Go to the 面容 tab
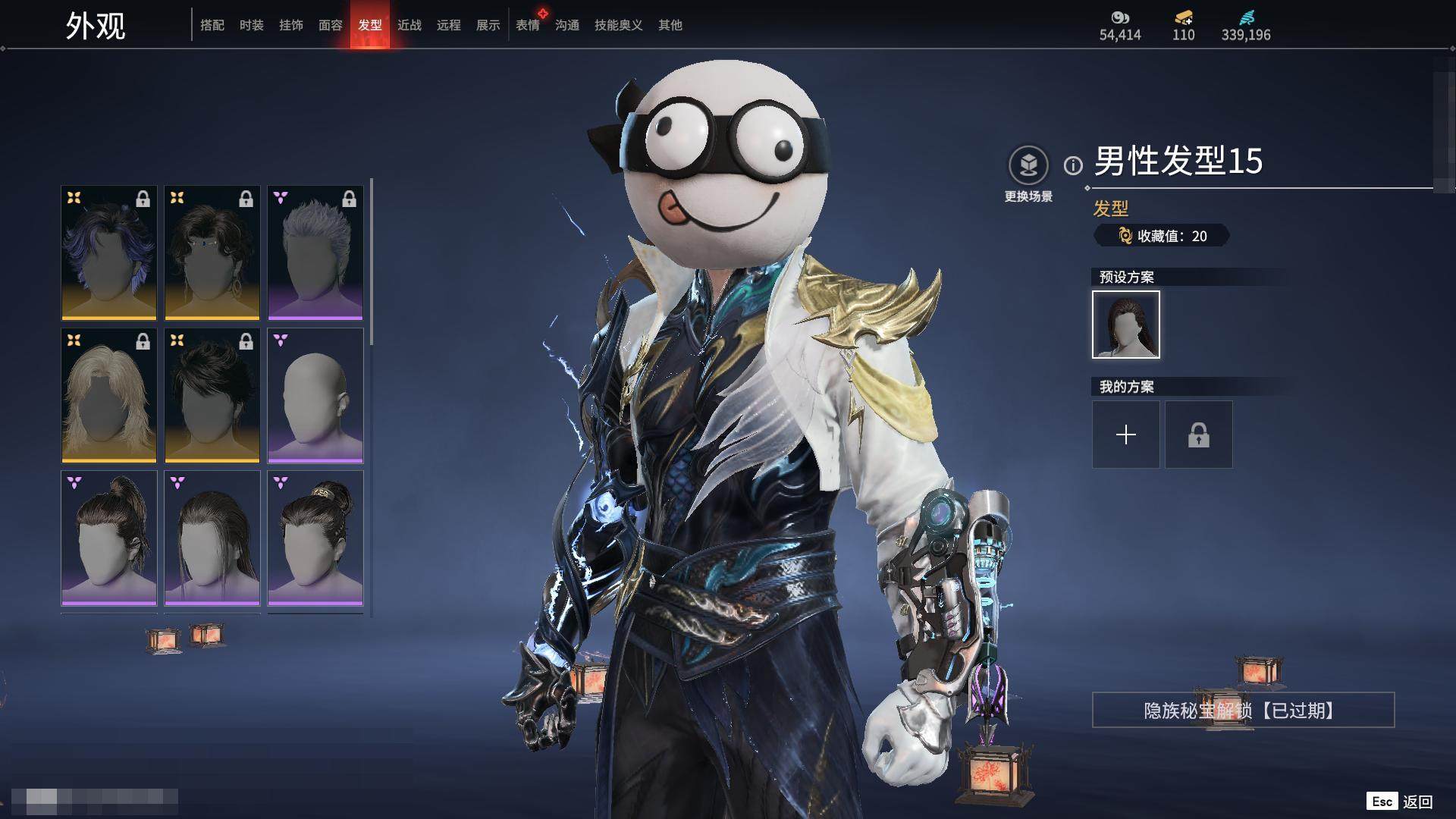 (x=331, y=25)
